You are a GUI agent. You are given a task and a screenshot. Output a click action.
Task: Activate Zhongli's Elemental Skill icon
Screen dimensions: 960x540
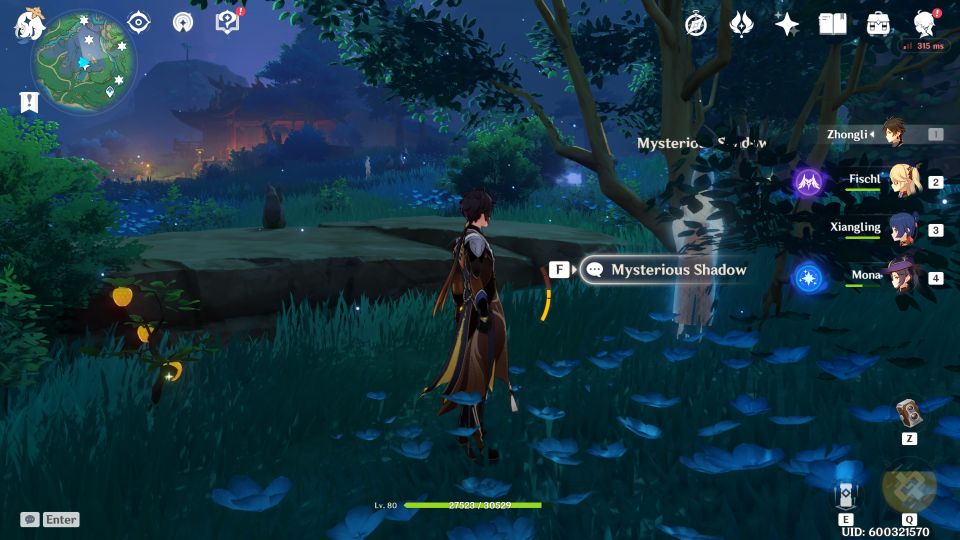click(x=846, y=494)
